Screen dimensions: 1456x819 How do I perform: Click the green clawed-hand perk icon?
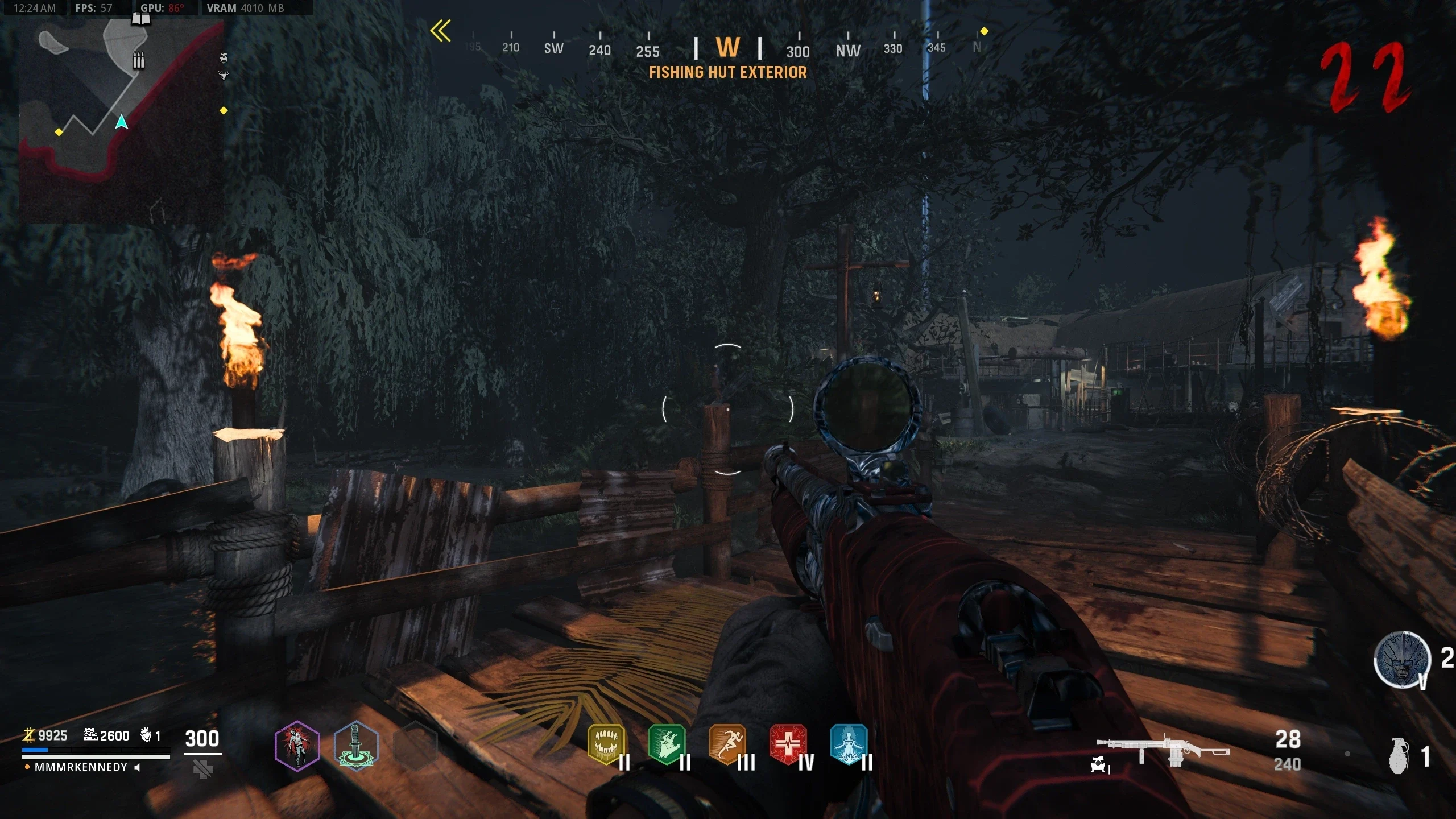click(667, 744)
